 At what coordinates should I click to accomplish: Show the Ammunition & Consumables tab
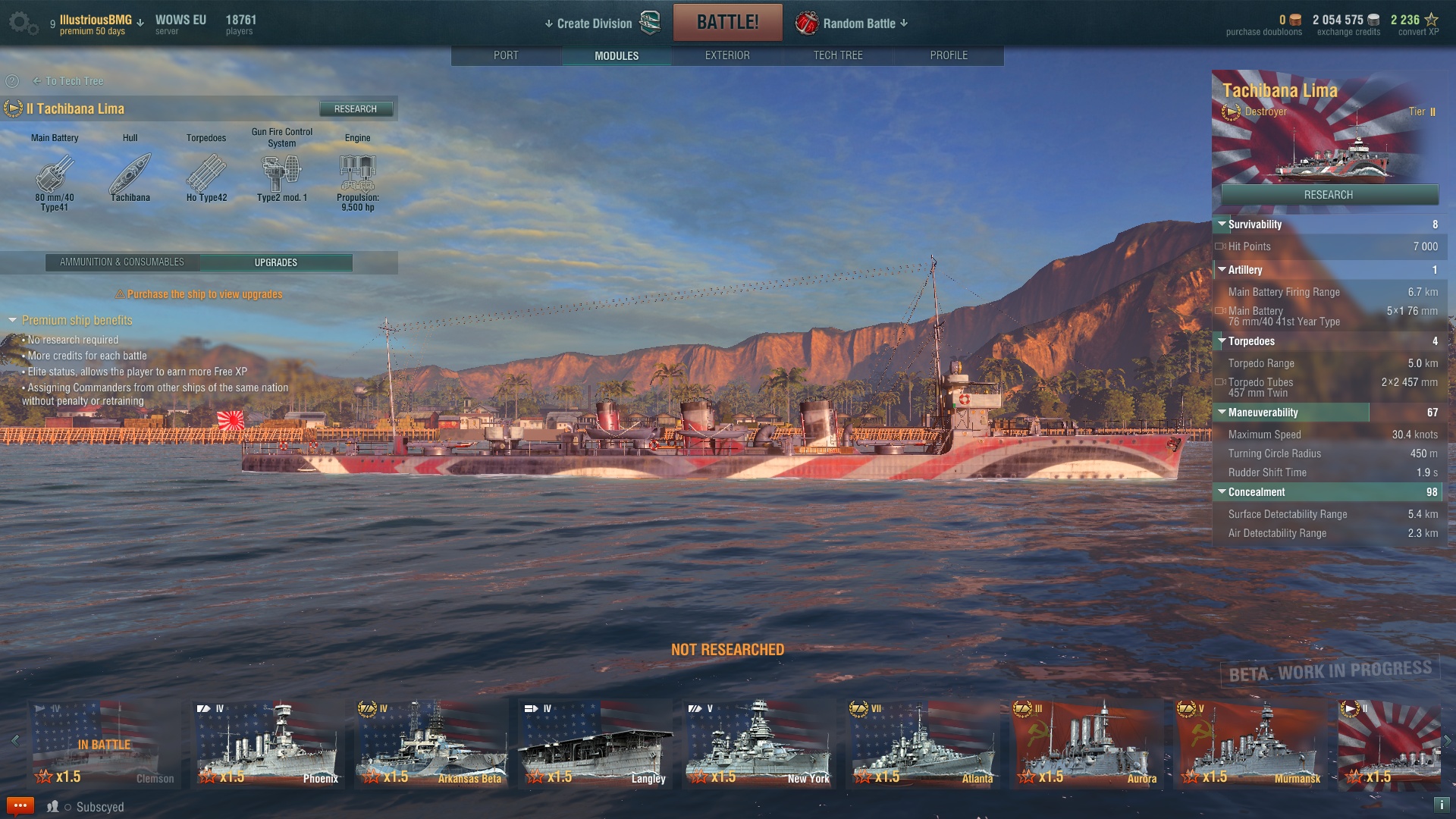[x=122, y=262]
